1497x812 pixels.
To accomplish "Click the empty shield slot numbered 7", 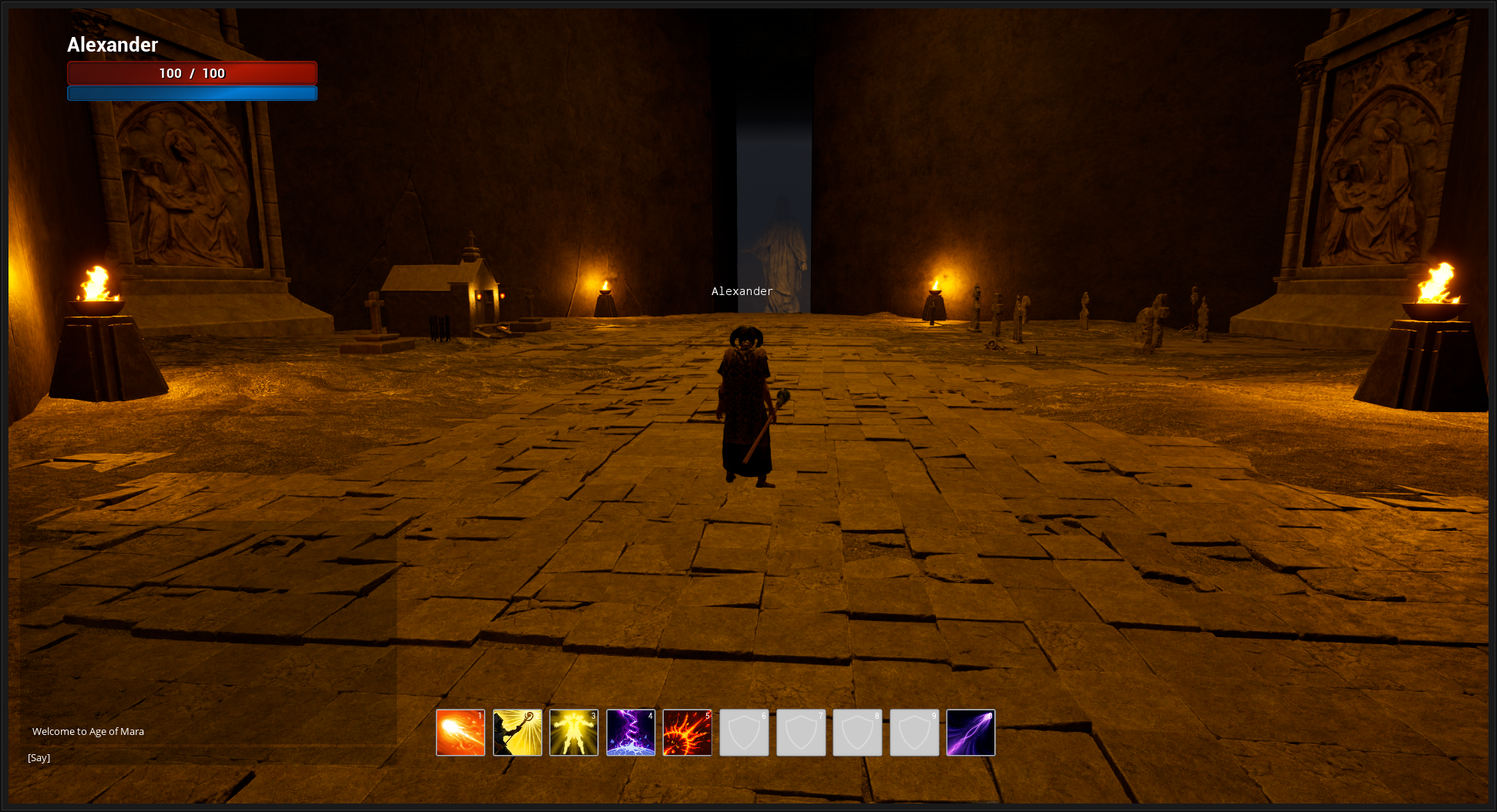I will pyautogui.click(x=800, y=732).
